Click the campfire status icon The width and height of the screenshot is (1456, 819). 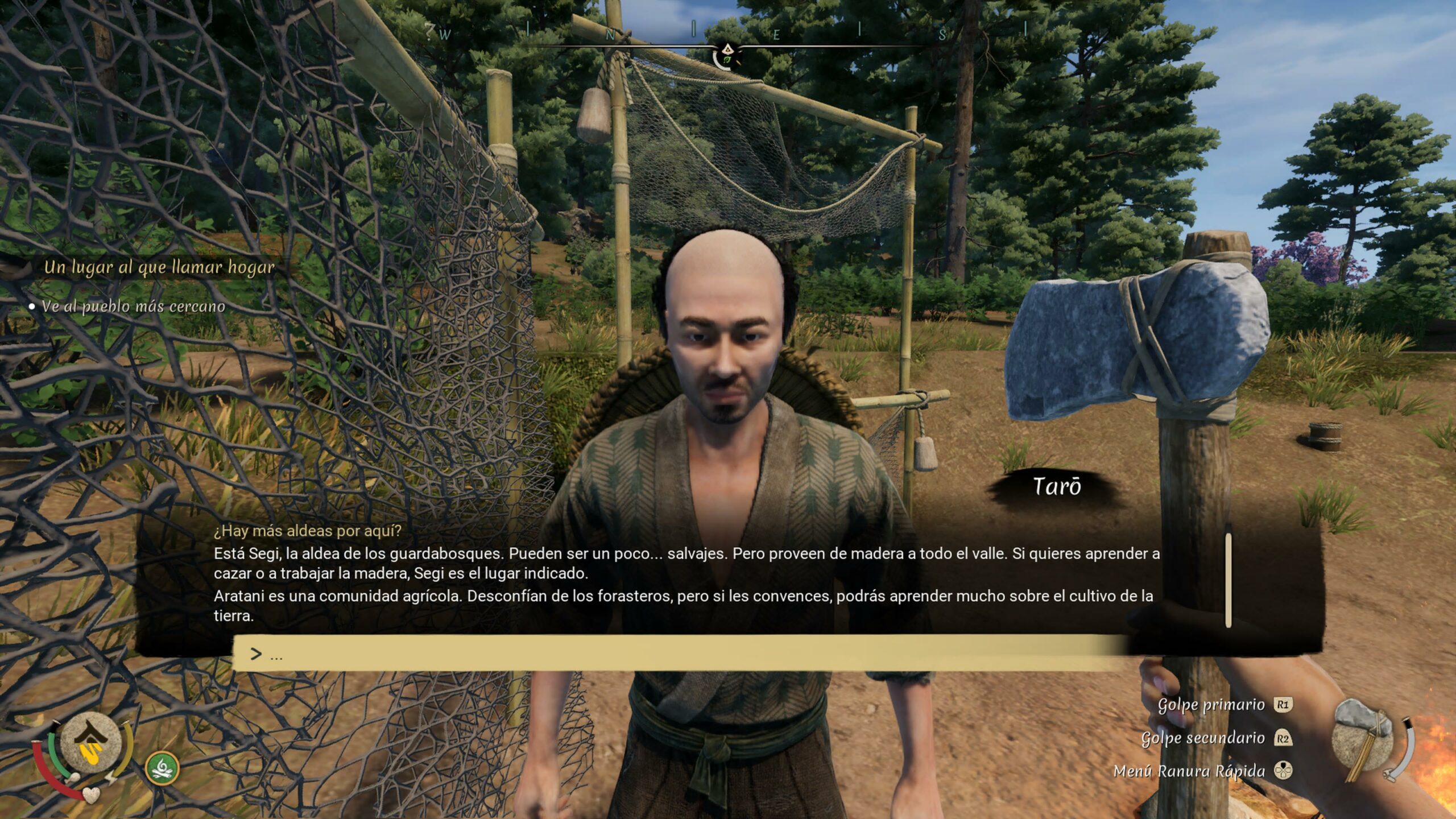[163, 768]
